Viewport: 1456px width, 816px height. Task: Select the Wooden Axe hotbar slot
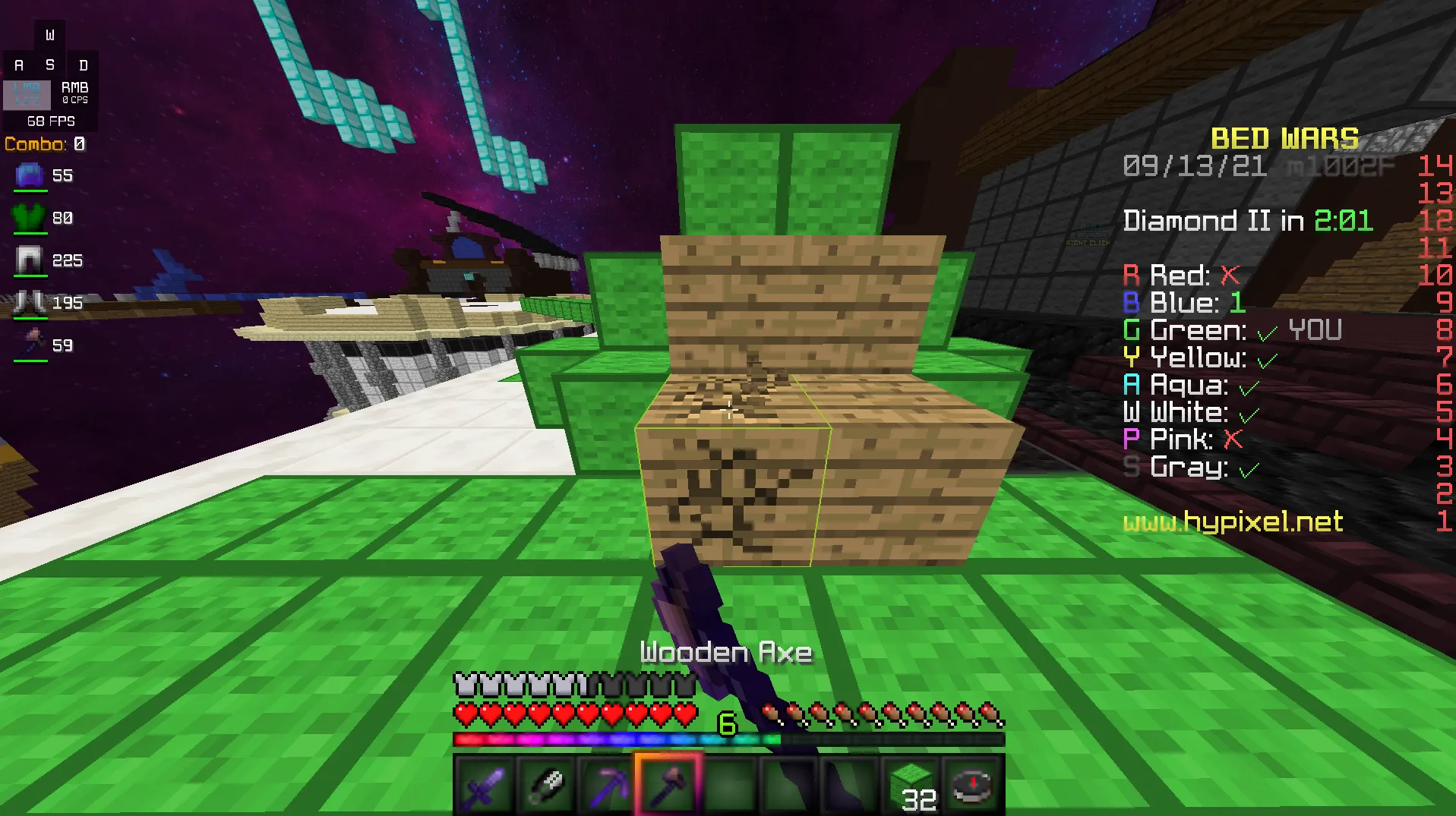[x=667, y=785]
